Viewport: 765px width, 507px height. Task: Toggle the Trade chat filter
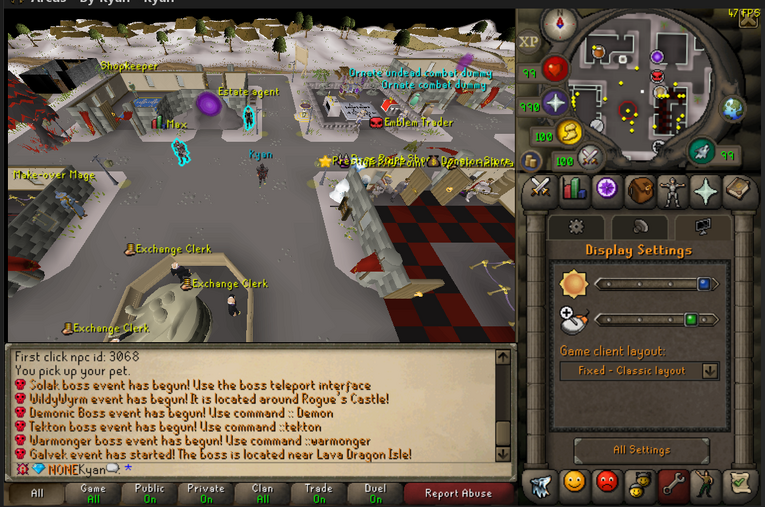[x=319, y=493]
